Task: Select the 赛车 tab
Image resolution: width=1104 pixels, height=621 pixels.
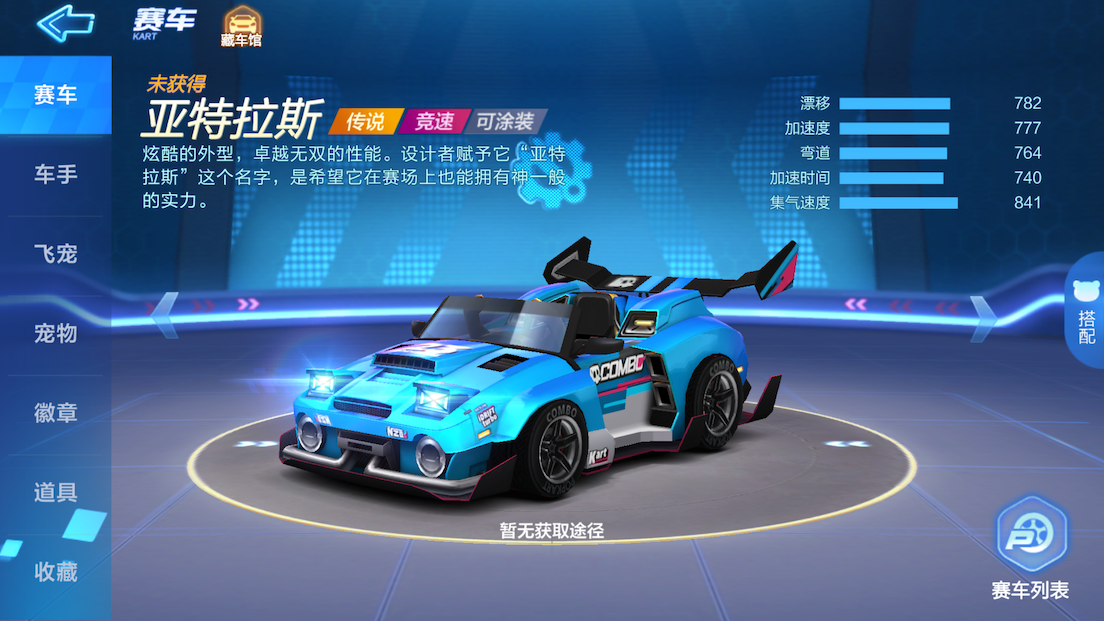Action: (56, 96)
